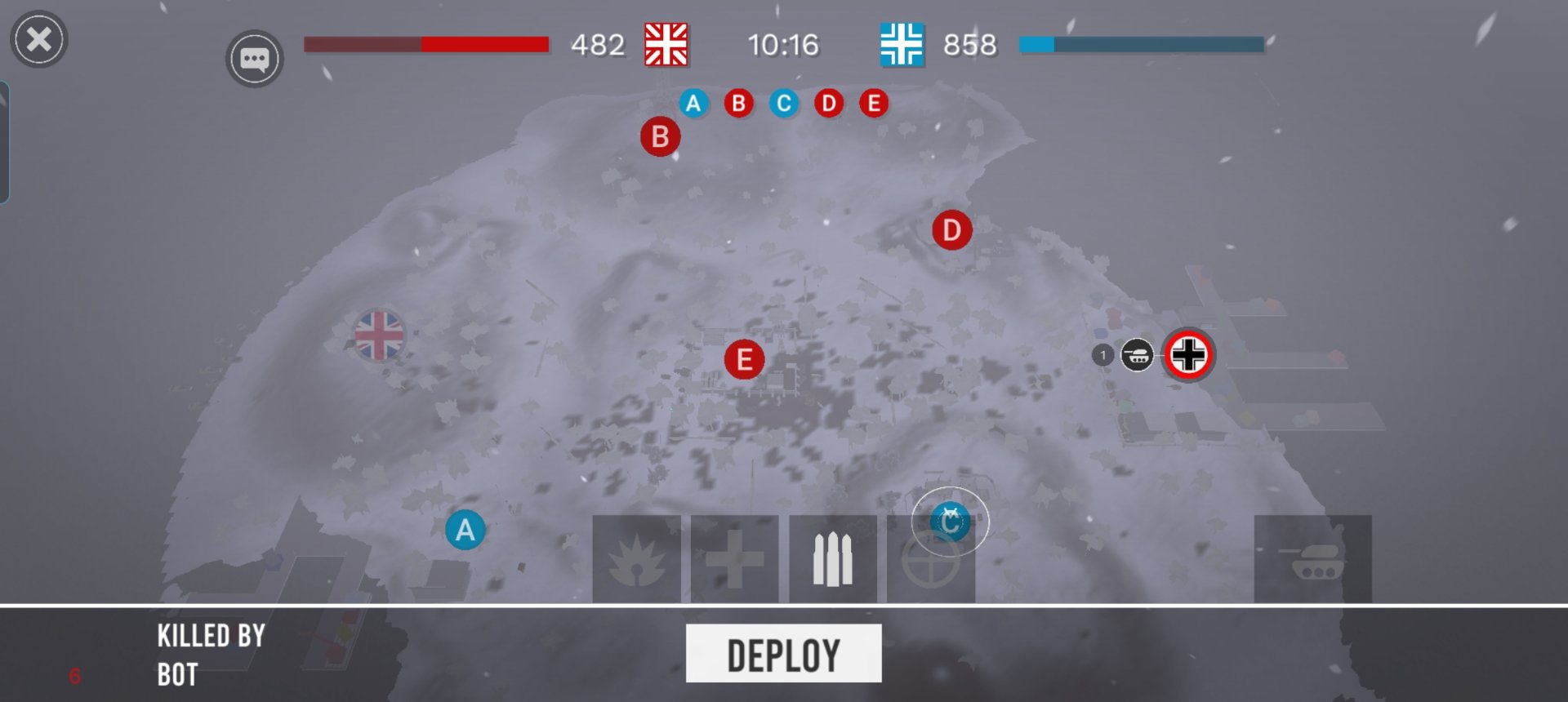Open the chat speech bubble

coord(254,59)
